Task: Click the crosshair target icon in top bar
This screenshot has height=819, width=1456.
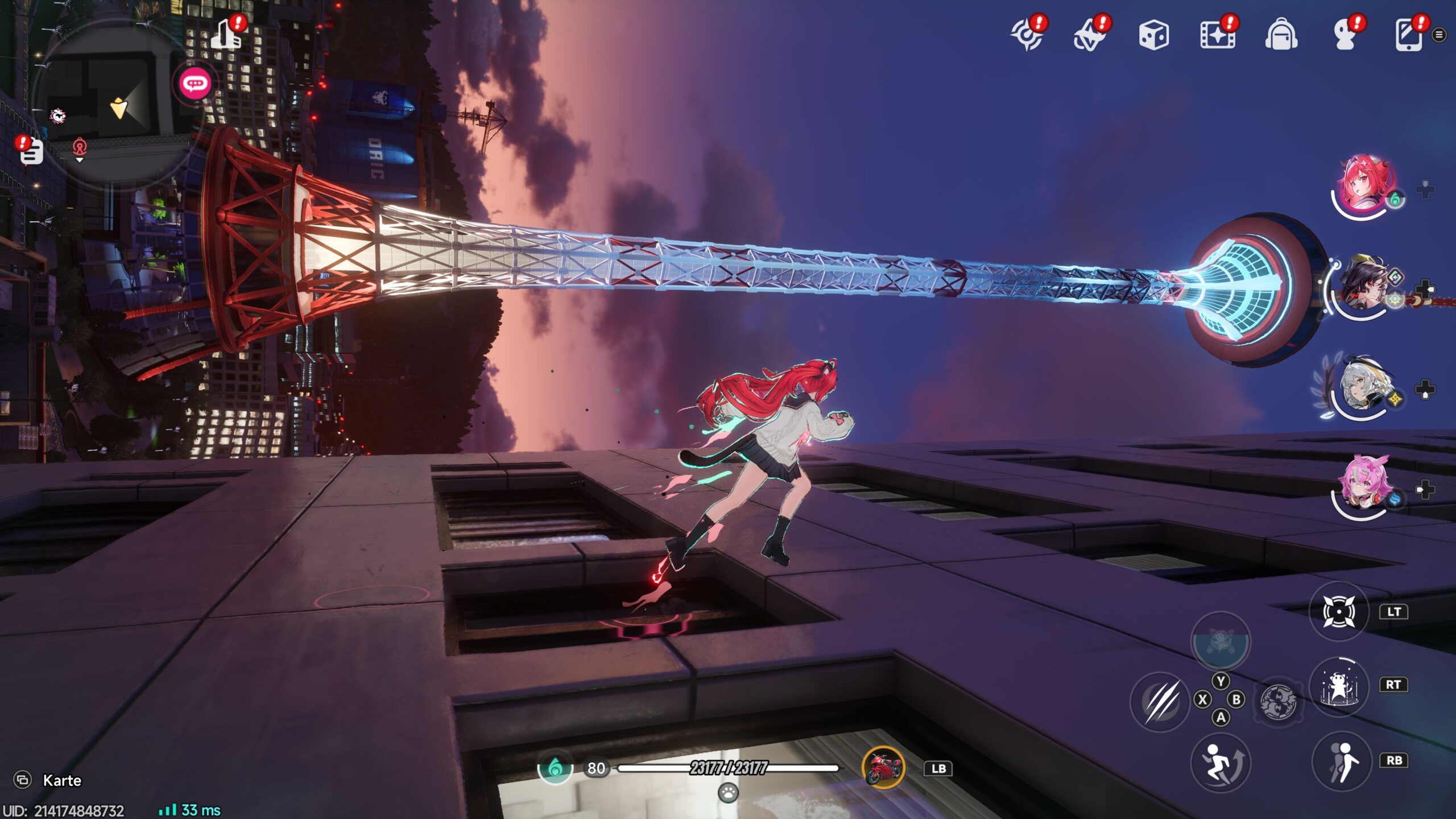Action: pos(1026,35)
